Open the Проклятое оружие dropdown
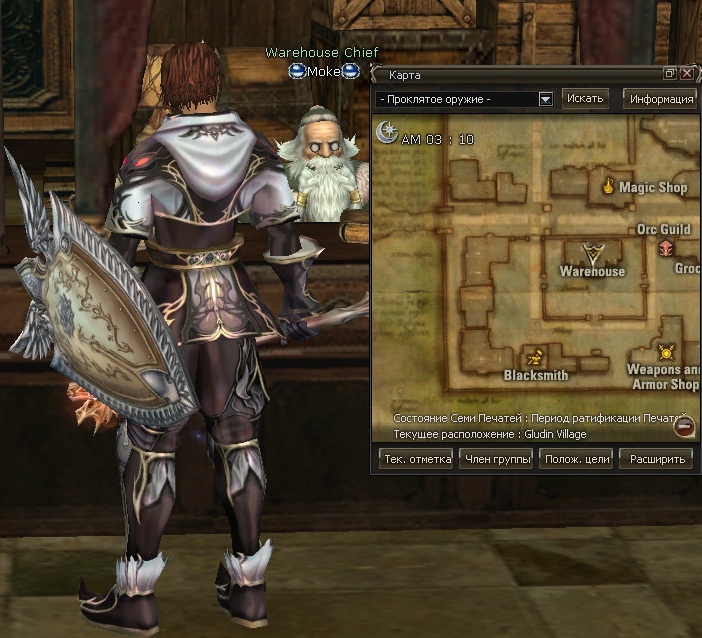The image size is (702, 638). 546,99
